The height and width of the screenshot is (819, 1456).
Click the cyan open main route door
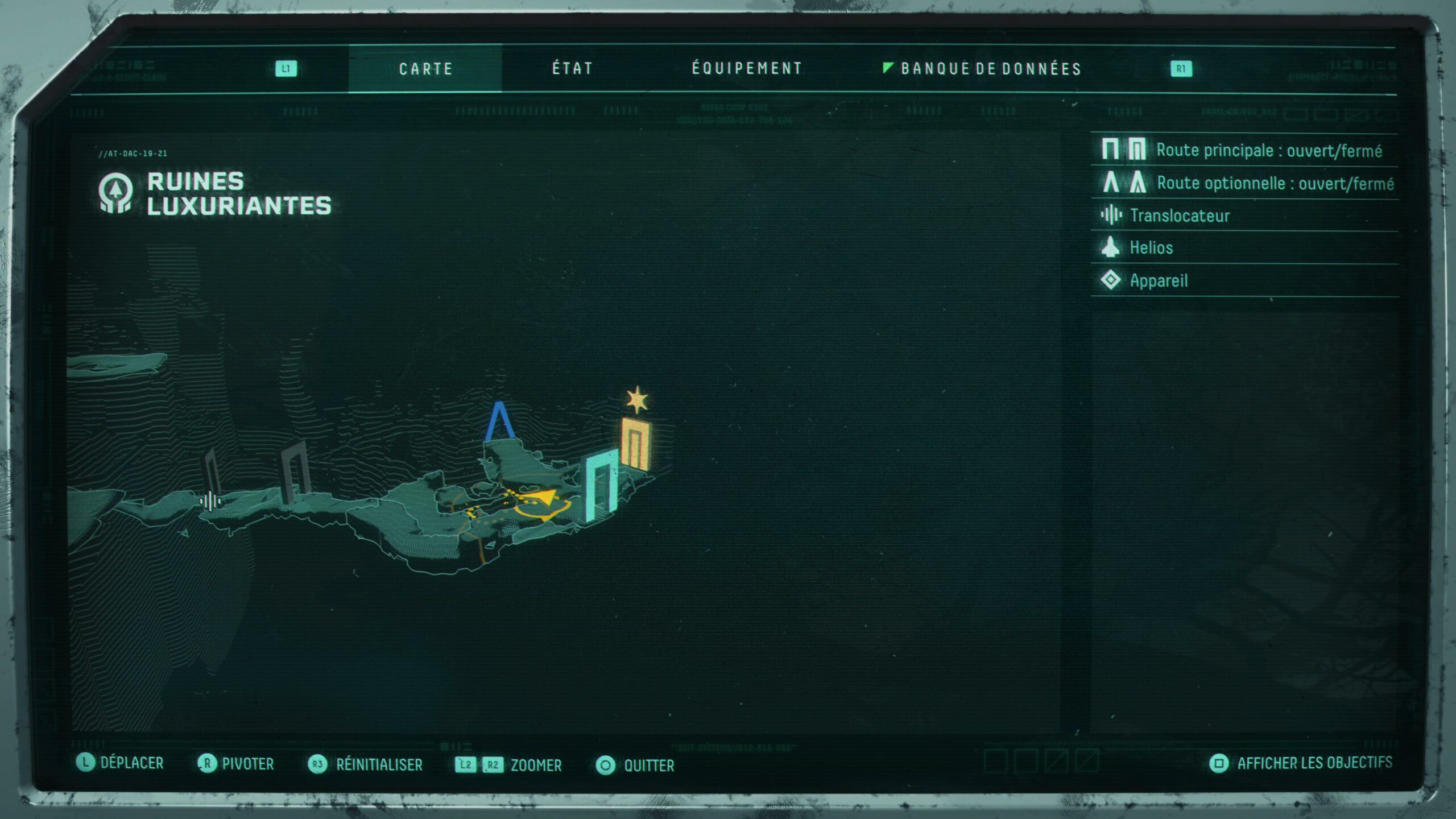coord(601,485)
